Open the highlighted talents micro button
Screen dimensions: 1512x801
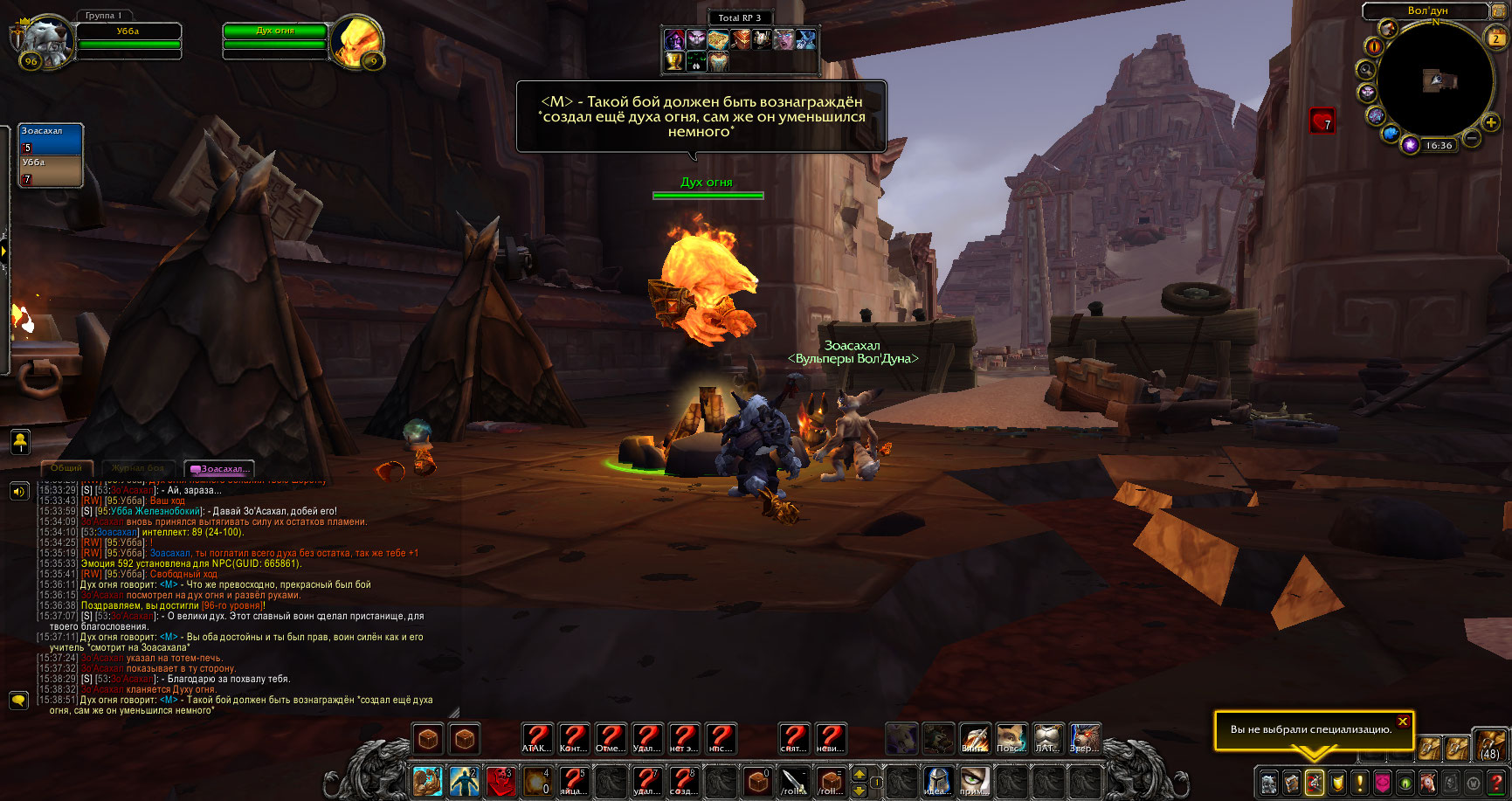click(1314, 783)
